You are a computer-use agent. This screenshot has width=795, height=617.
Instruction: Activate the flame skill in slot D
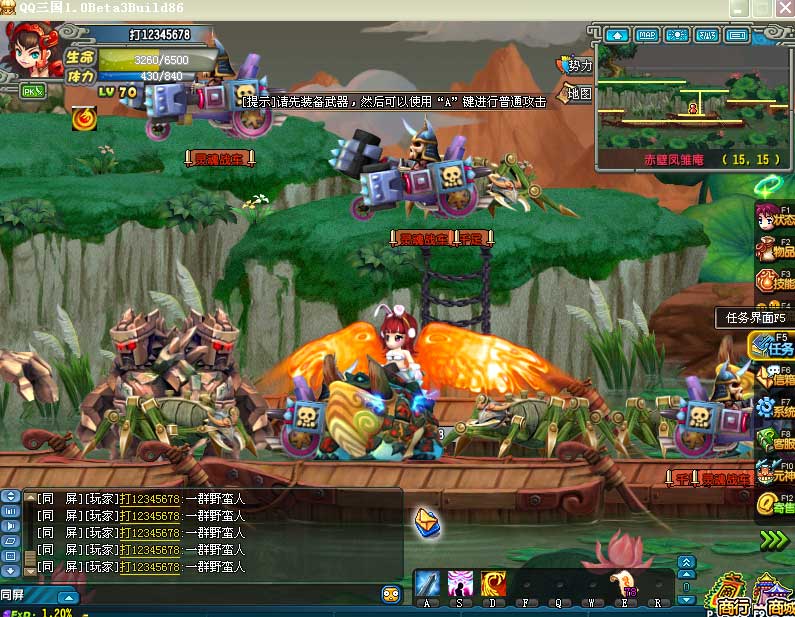[493, 583]
